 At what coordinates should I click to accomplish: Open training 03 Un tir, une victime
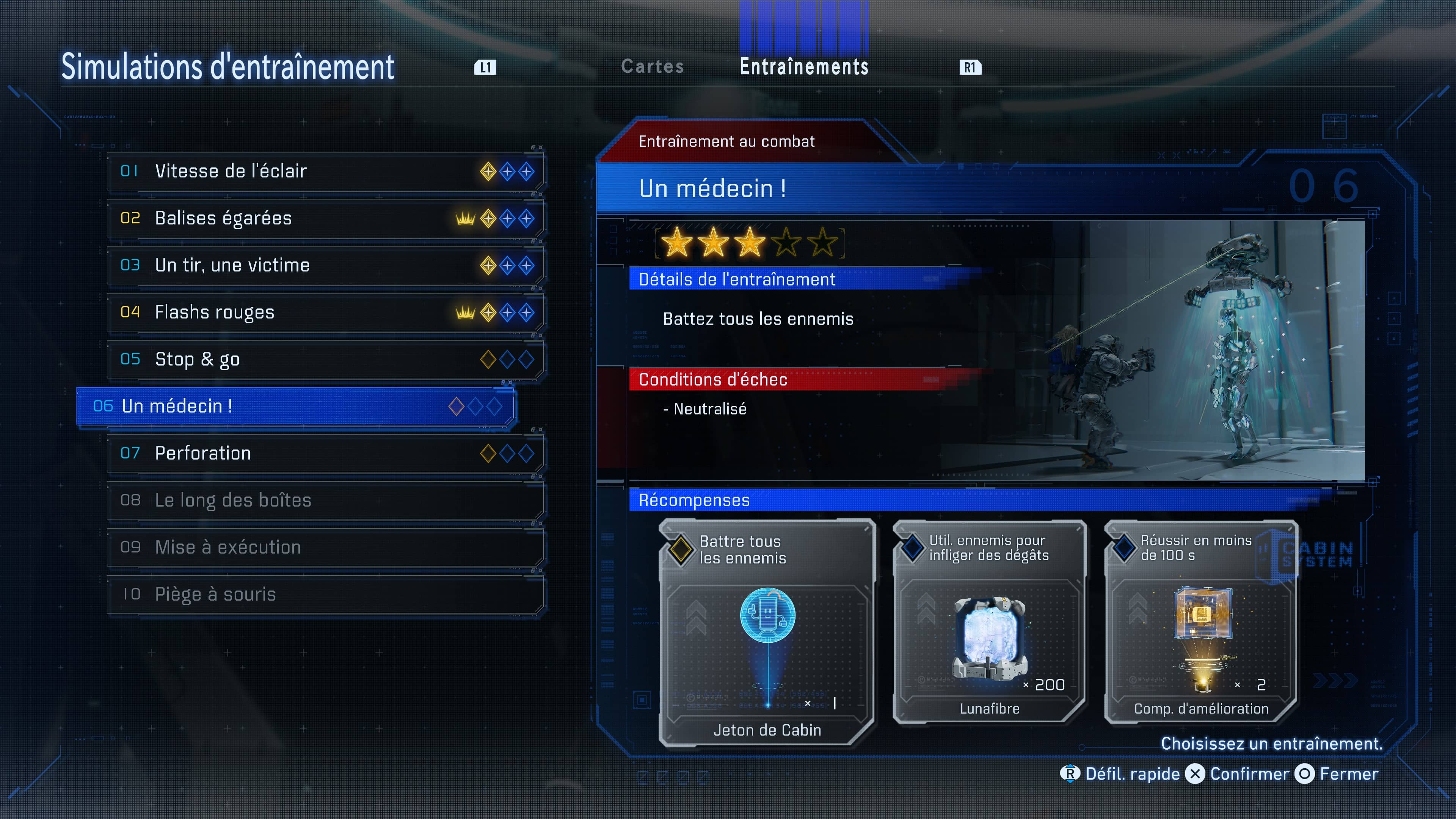325,265
